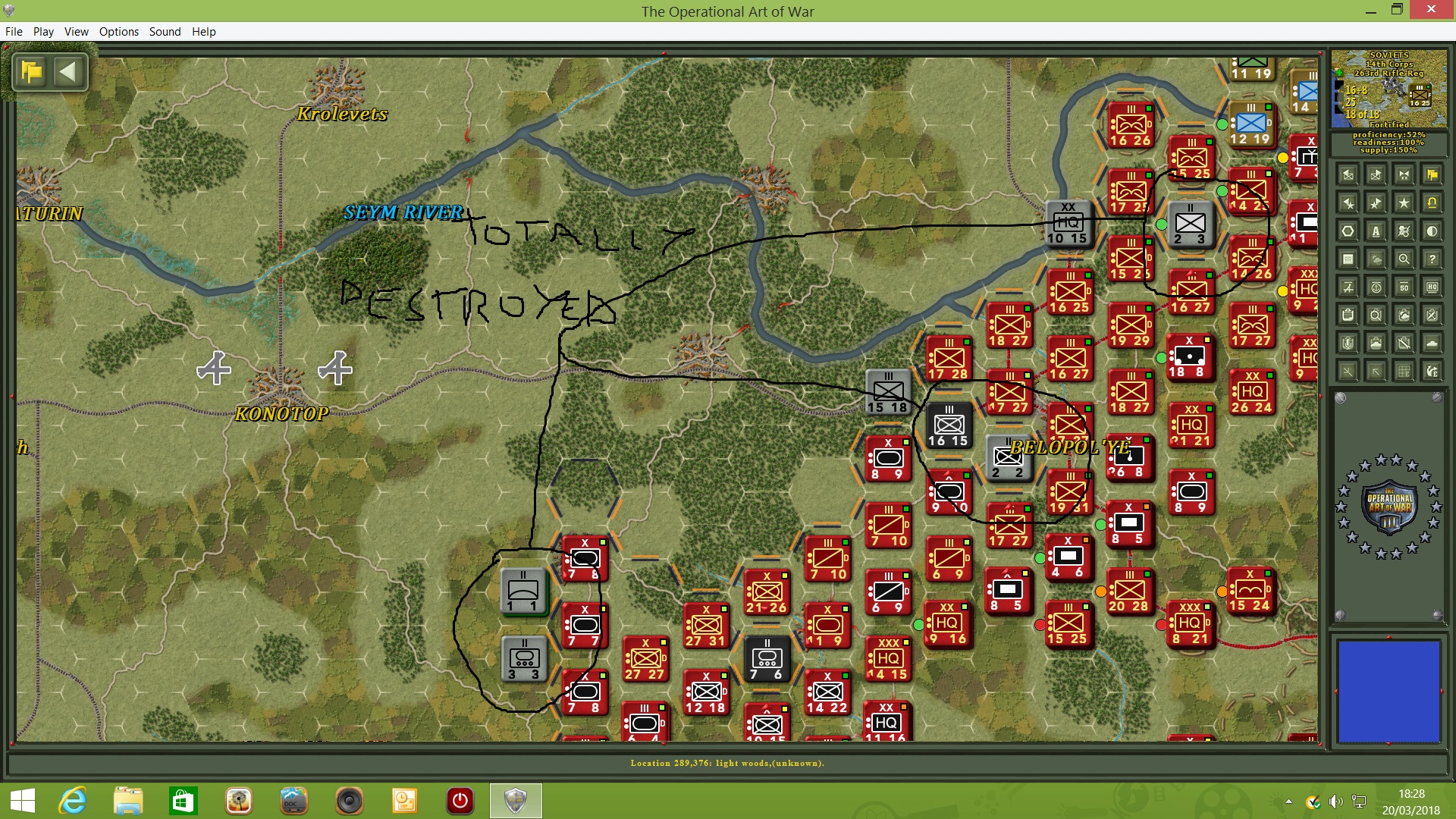1456x819 pixels.
Task: Open Internet Explorer from the taskbar
Action: 73,802
